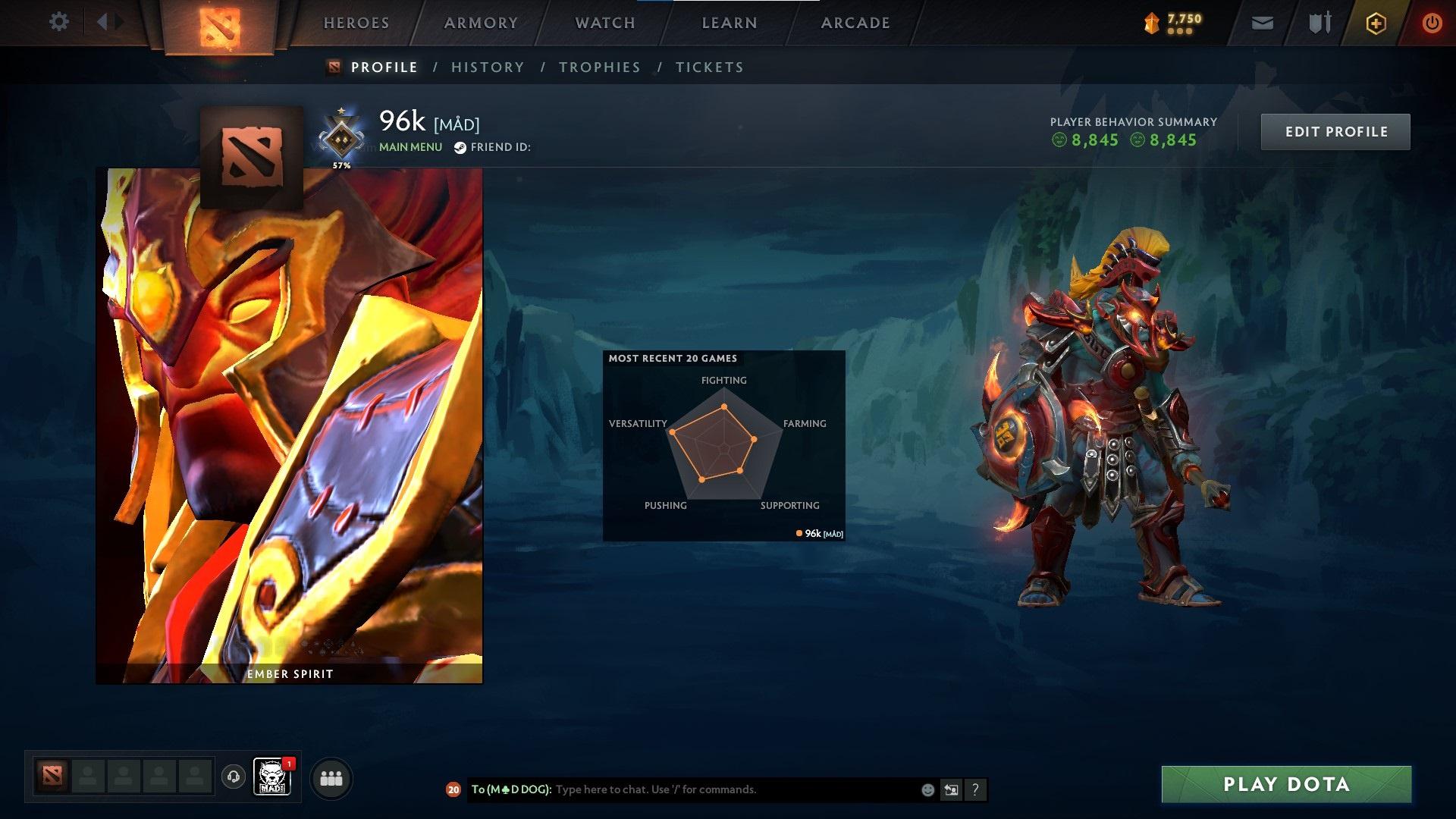The height and width of the screenshot is (819, 1456).
Task: Open the settings gear menu
Action: (x=59, y=22)
